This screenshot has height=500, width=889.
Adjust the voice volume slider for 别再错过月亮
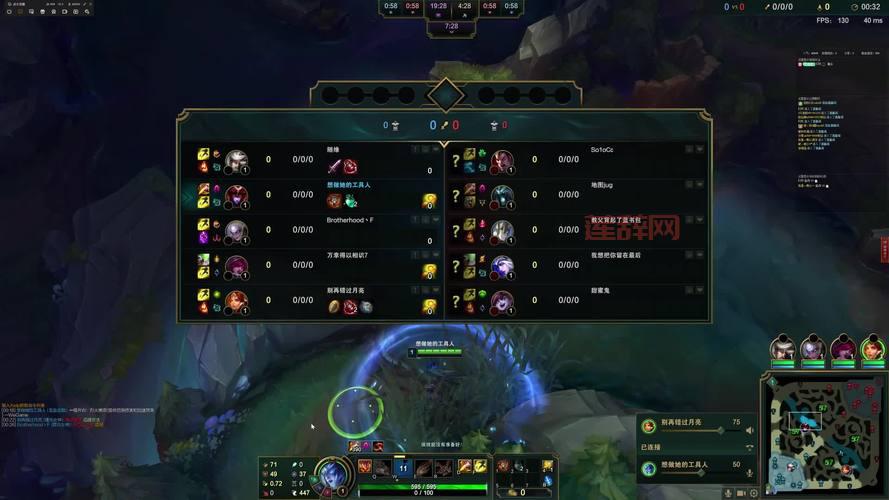click(x=698, y=431)
